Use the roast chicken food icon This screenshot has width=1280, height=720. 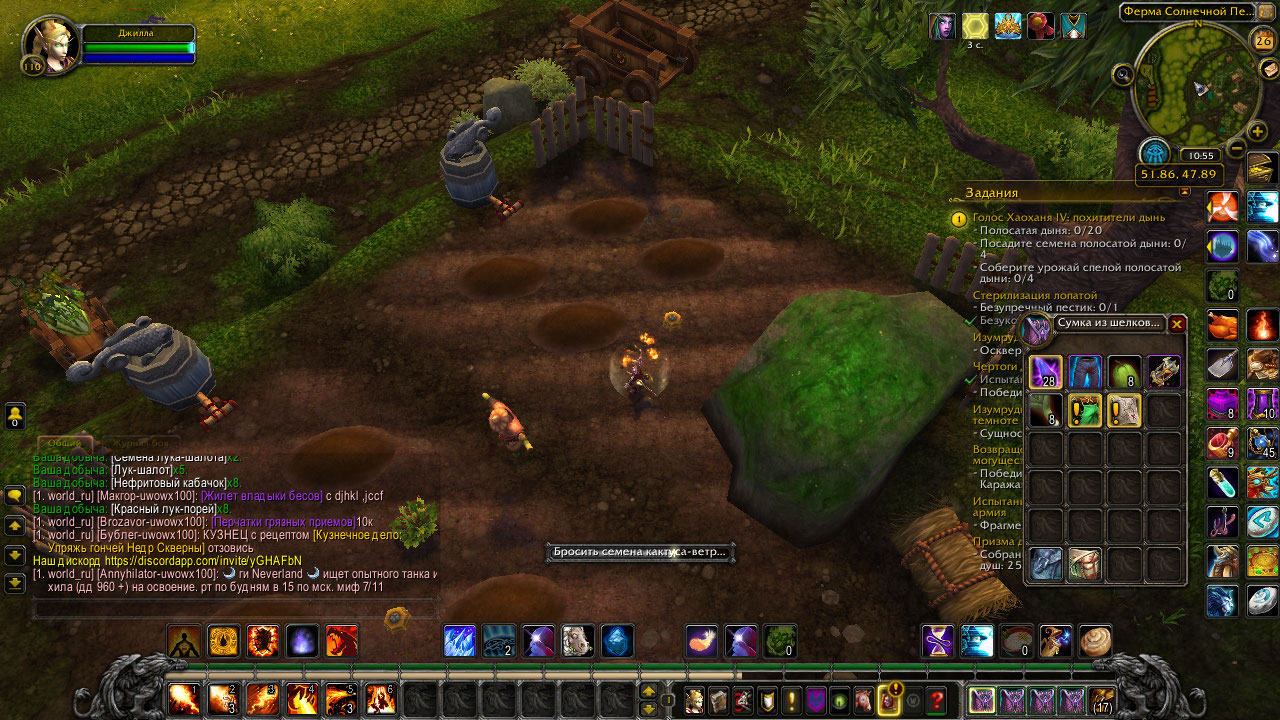coord(1222,325)
